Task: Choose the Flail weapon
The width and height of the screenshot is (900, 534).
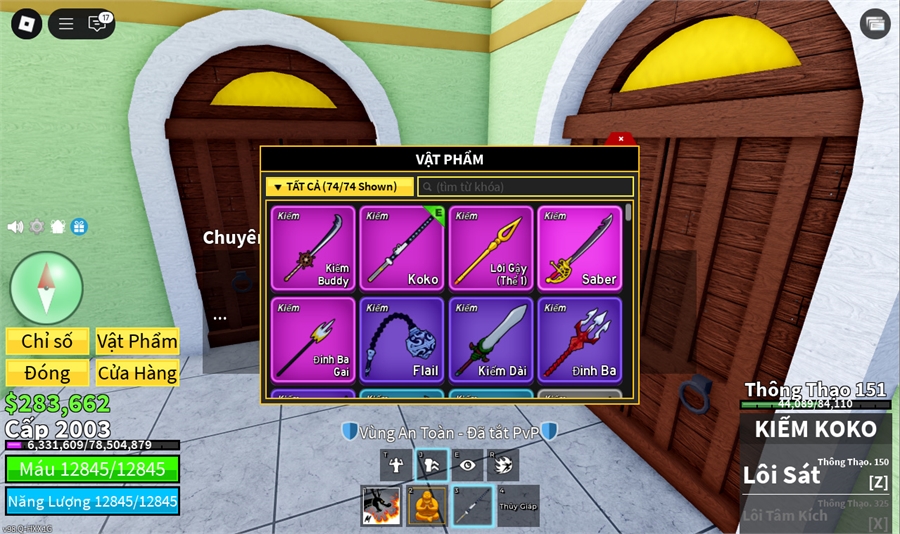Action: [x=401, y=339]
